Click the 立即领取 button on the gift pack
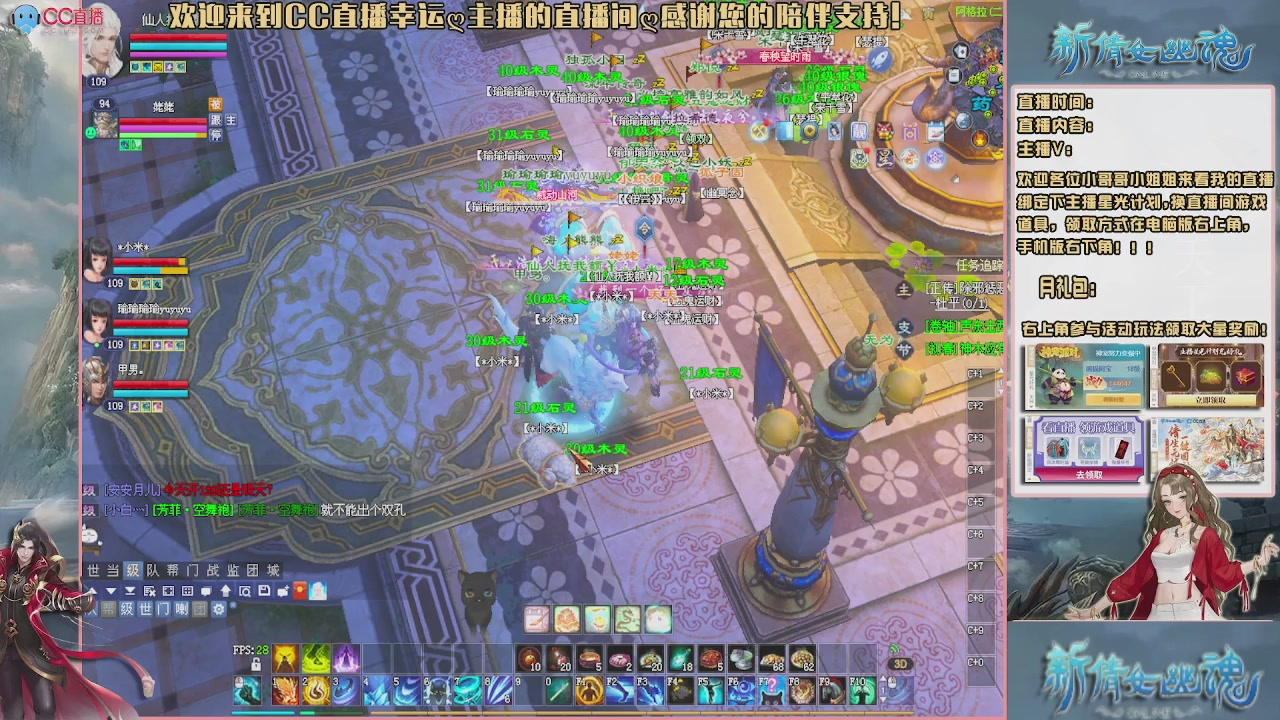This screenshot has height=720, width=1280. (x=1210, y=400)
